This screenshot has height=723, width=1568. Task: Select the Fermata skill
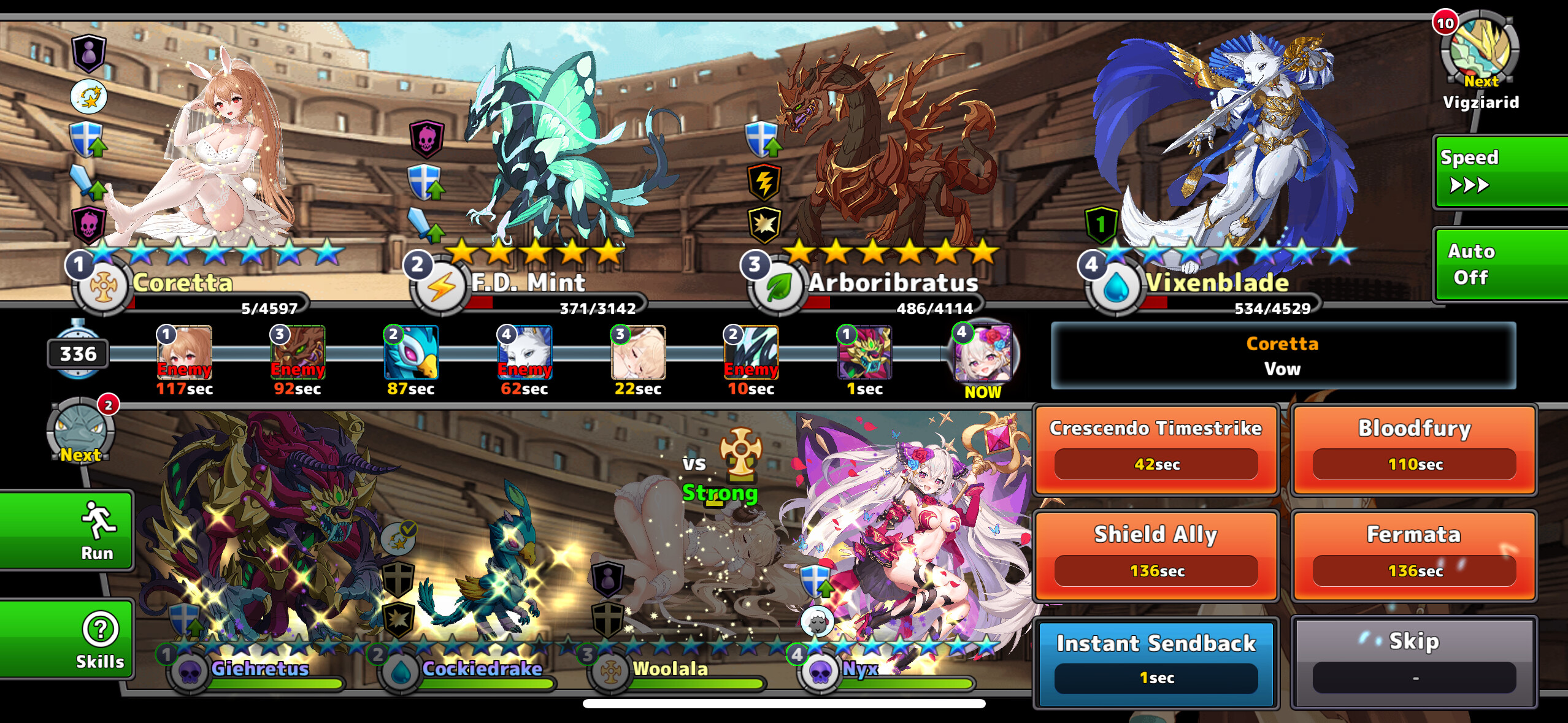(x=1414, y=556)
